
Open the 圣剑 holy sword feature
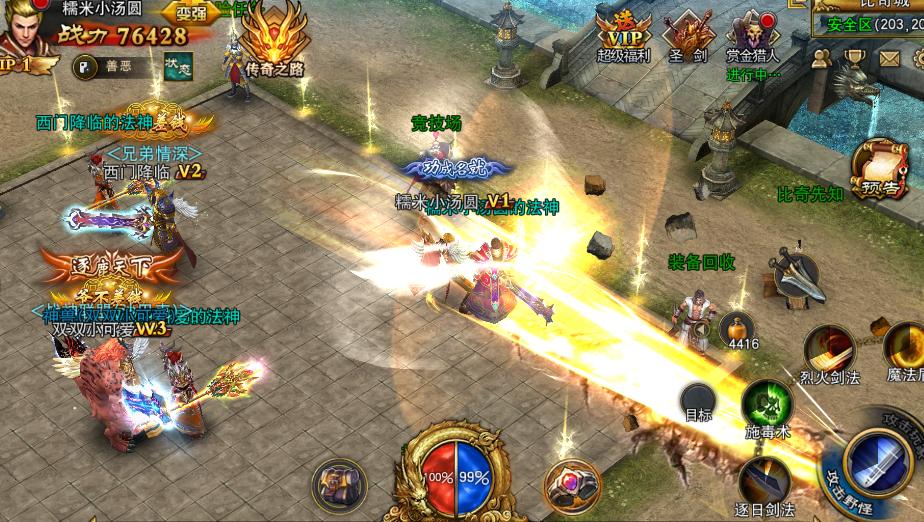tap(687, 36)
